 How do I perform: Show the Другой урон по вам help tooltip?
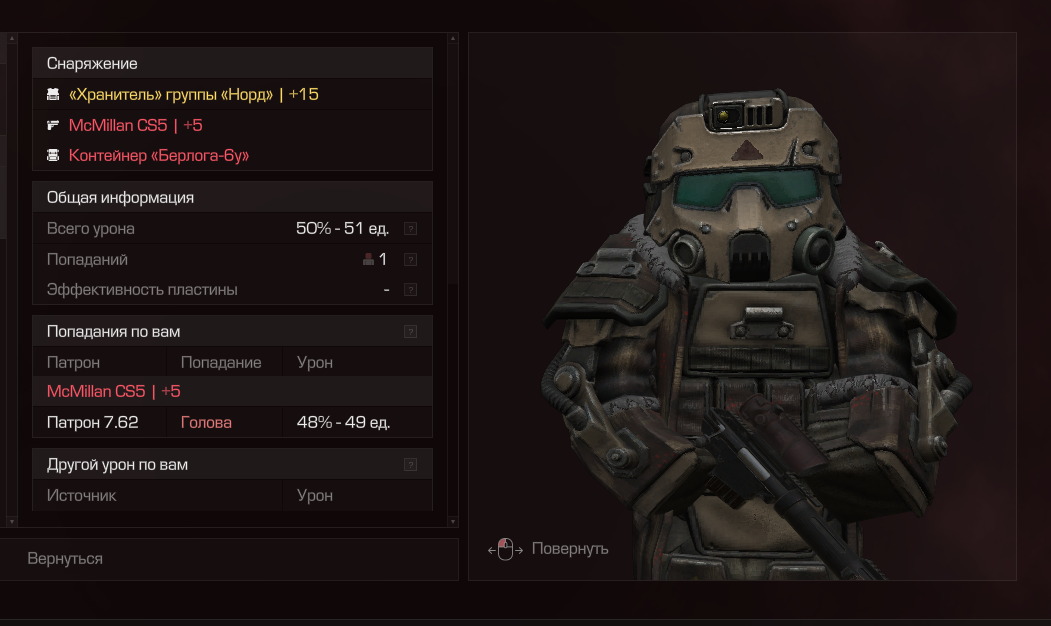point(410,465)
